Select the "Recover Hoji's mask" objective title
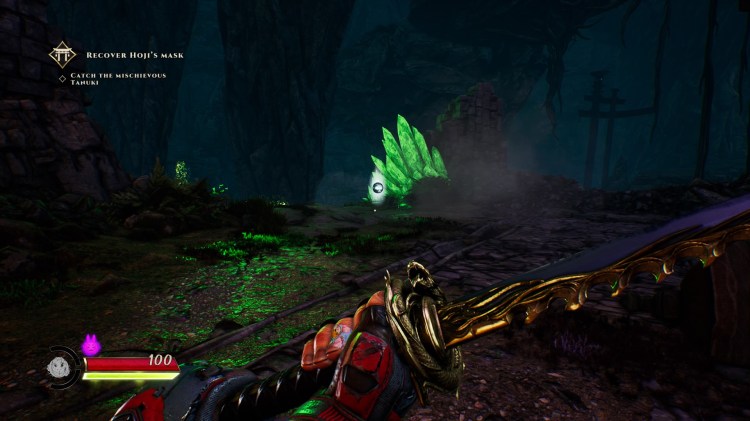Image resolution: width=750 pixels, height=421 pixels. [134, 55]
